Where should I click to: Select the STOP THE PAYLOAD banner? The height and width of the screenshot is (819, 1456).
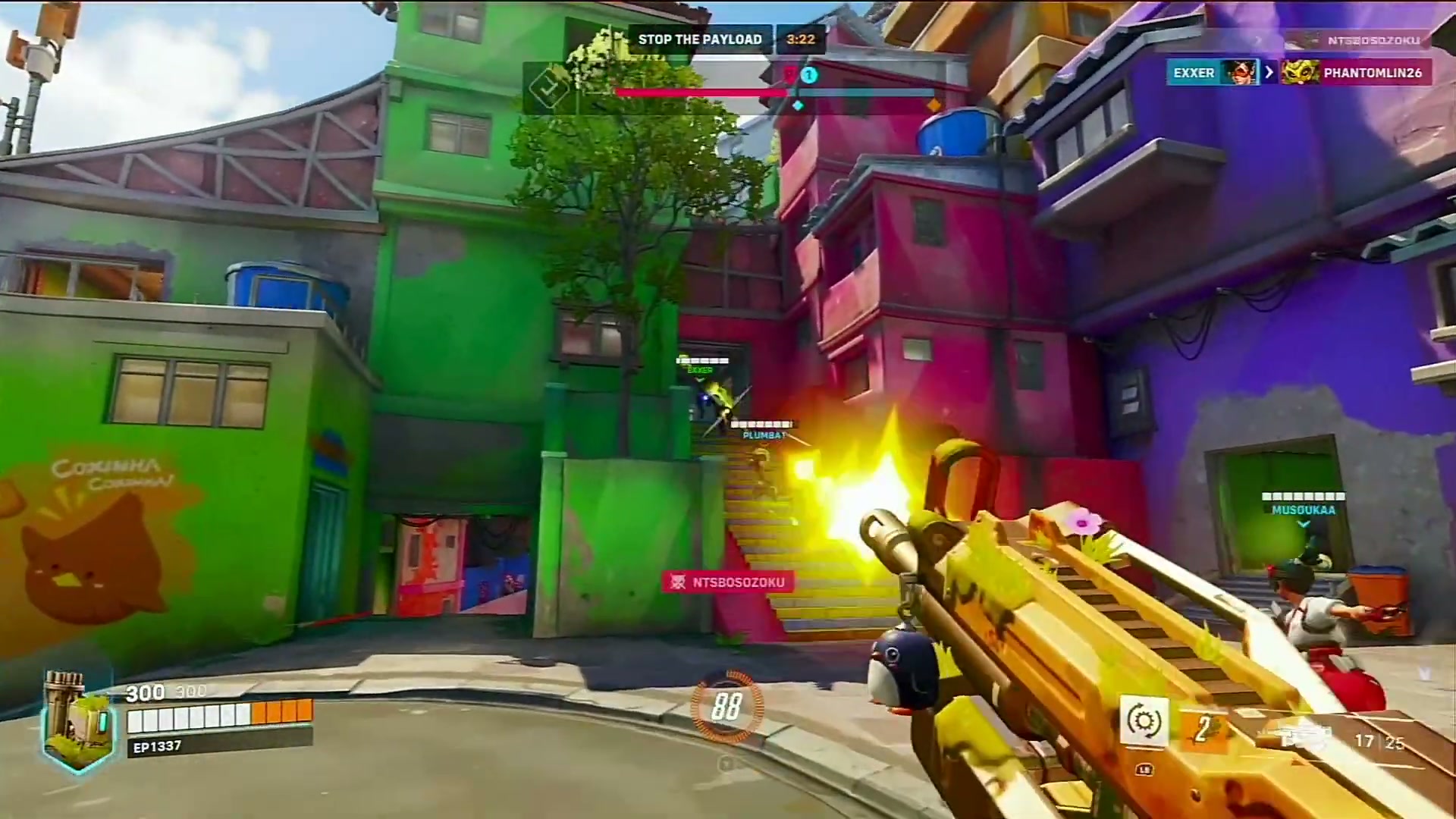[699, 39]
